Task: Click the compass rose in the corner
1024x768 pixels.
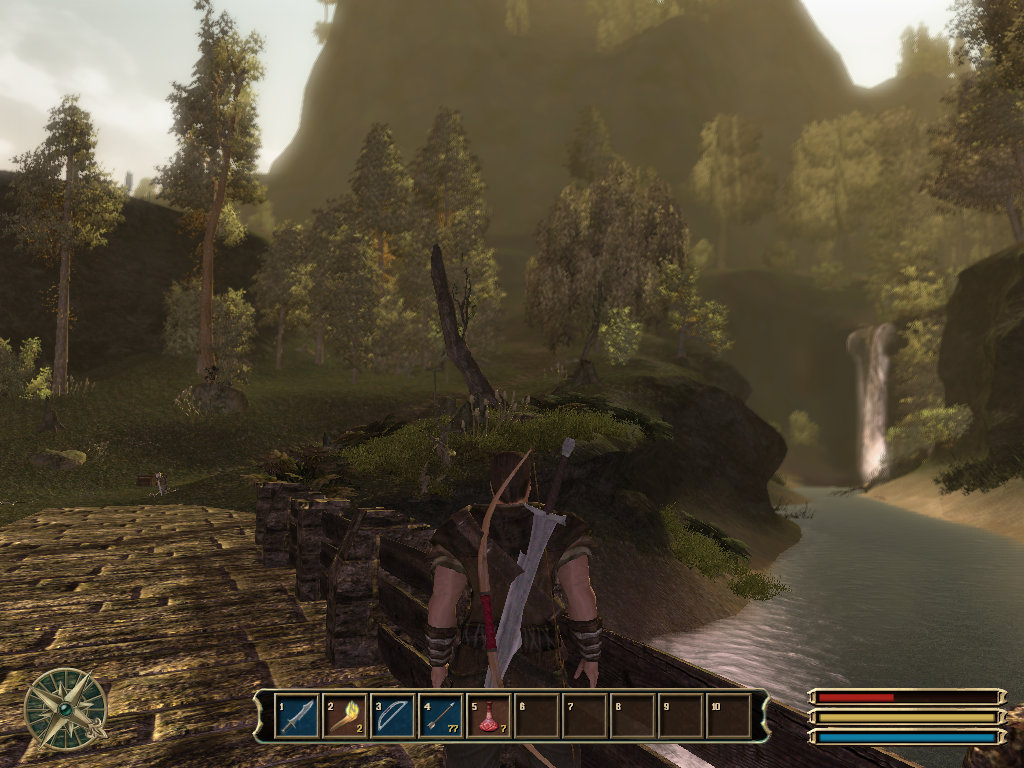Action: pos(66,709)
